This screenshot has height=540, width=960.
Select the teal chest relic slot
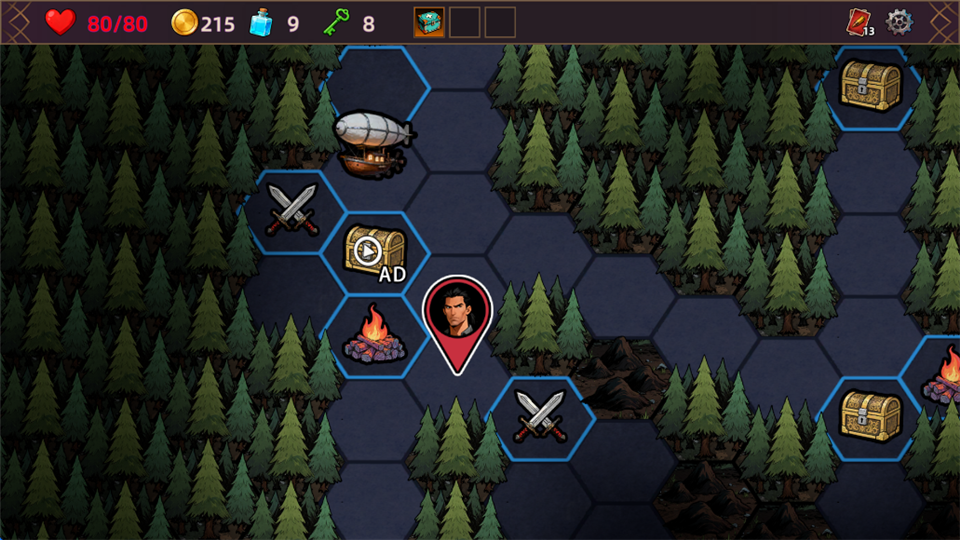[430, 22]
